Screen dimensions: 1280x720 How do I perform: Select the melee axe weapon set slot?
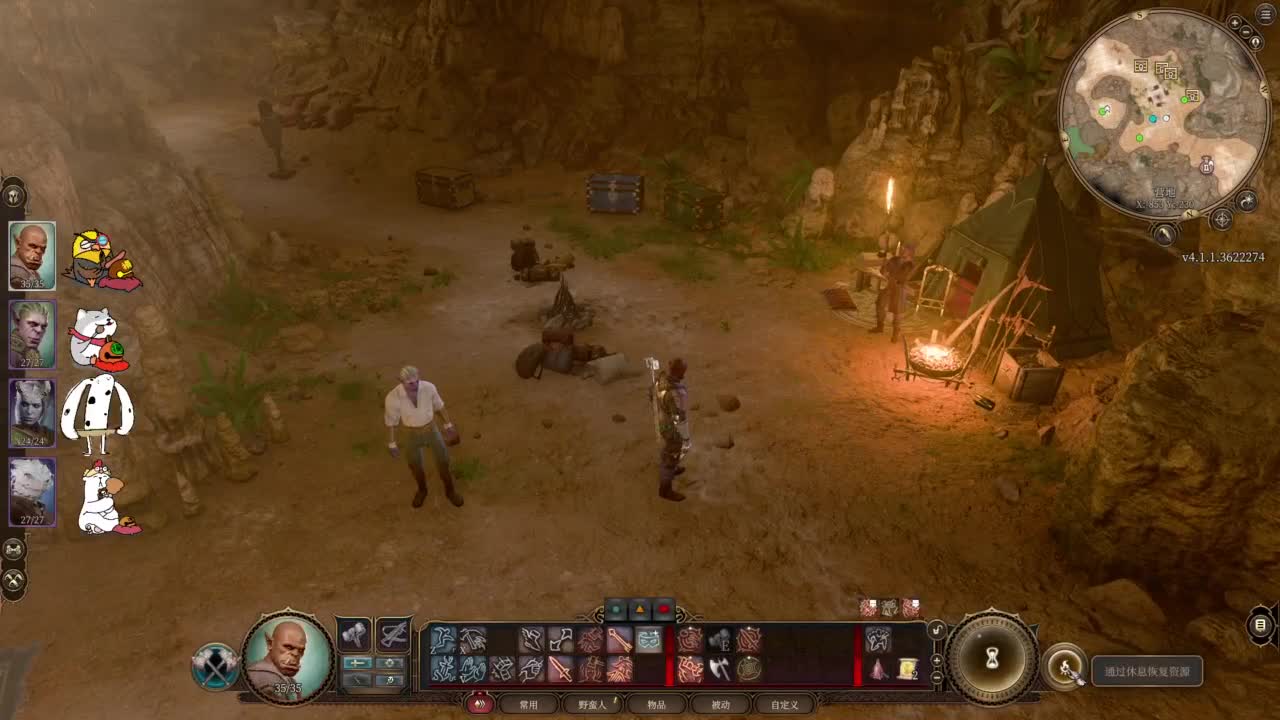354,634
